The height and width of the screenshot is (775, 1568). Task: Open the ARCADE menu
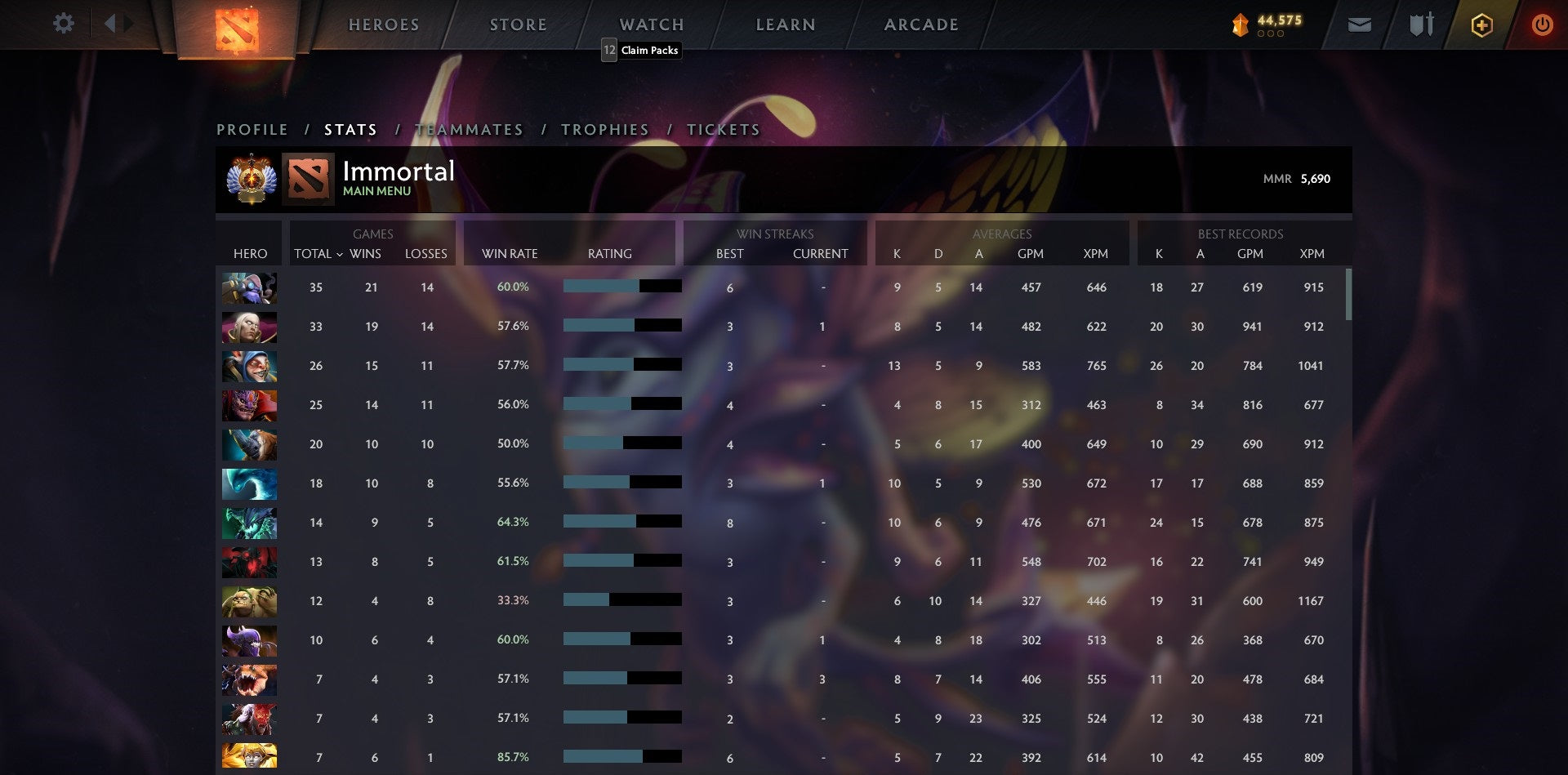click(x=921, y=24)
